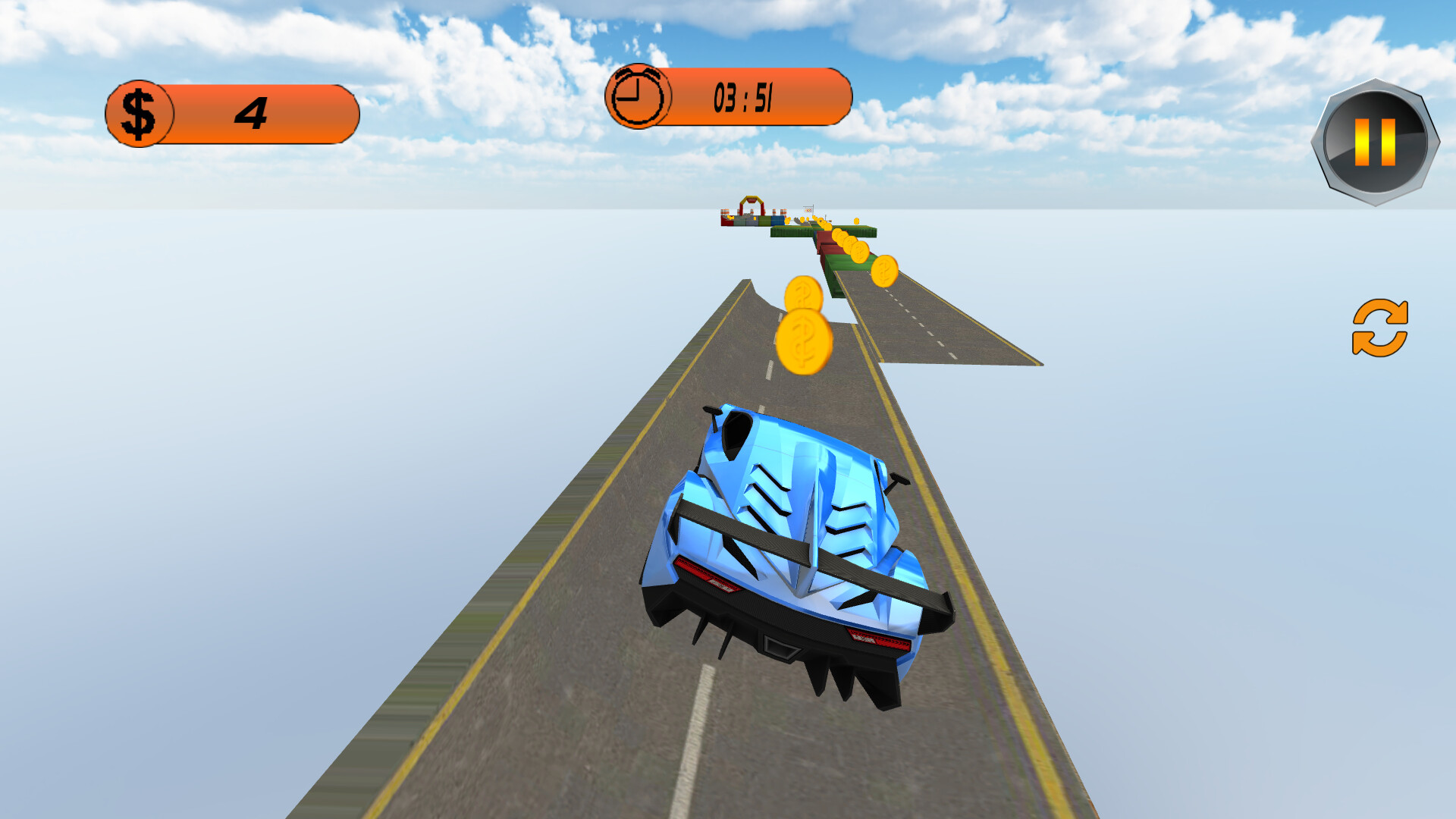1456x819 pixels.
Task: Tap the pause bars inside the octagon button
Action: pos(1376,141)
